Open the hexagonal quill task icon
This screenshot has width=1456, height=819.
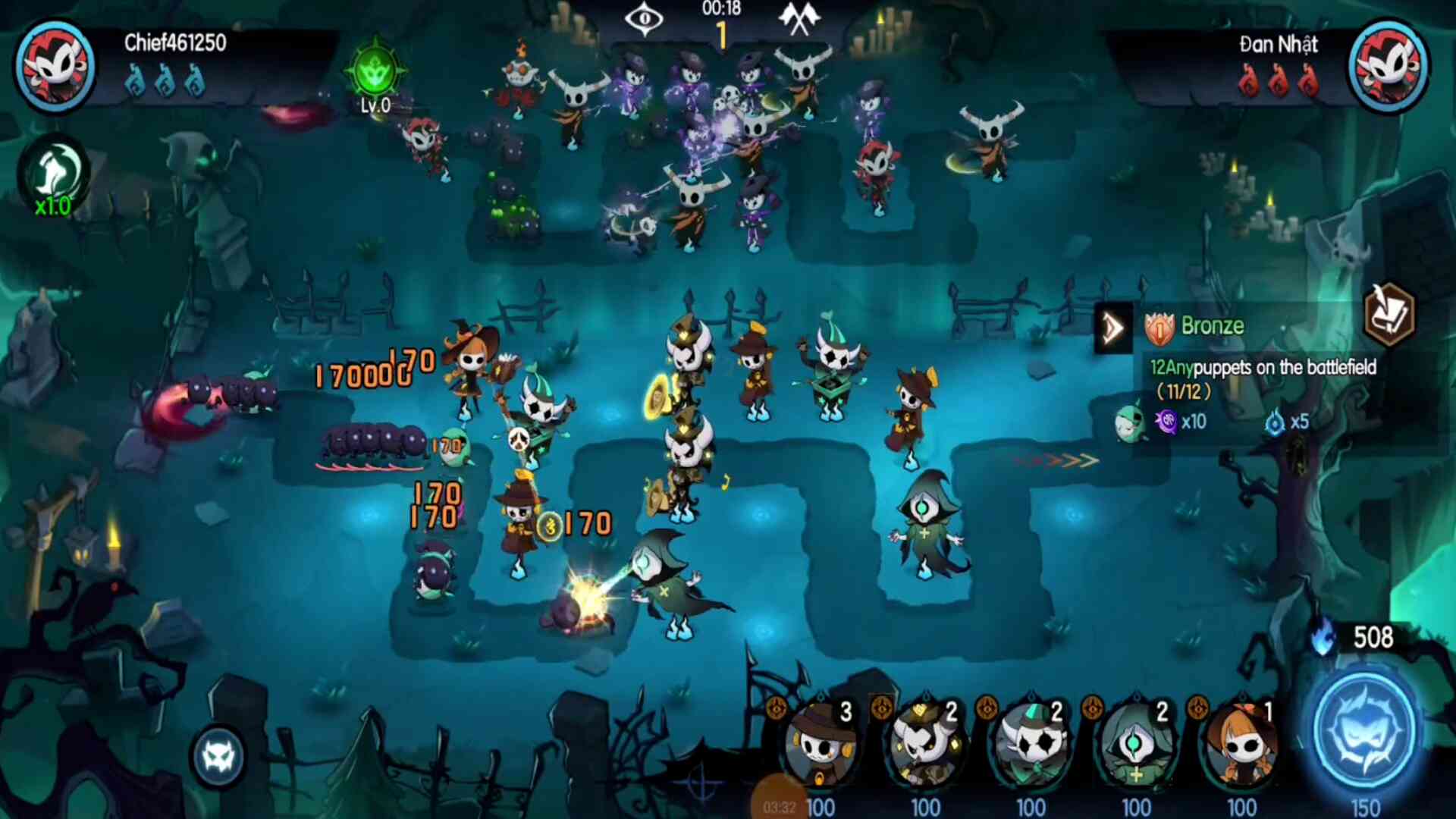point(1389,314)
